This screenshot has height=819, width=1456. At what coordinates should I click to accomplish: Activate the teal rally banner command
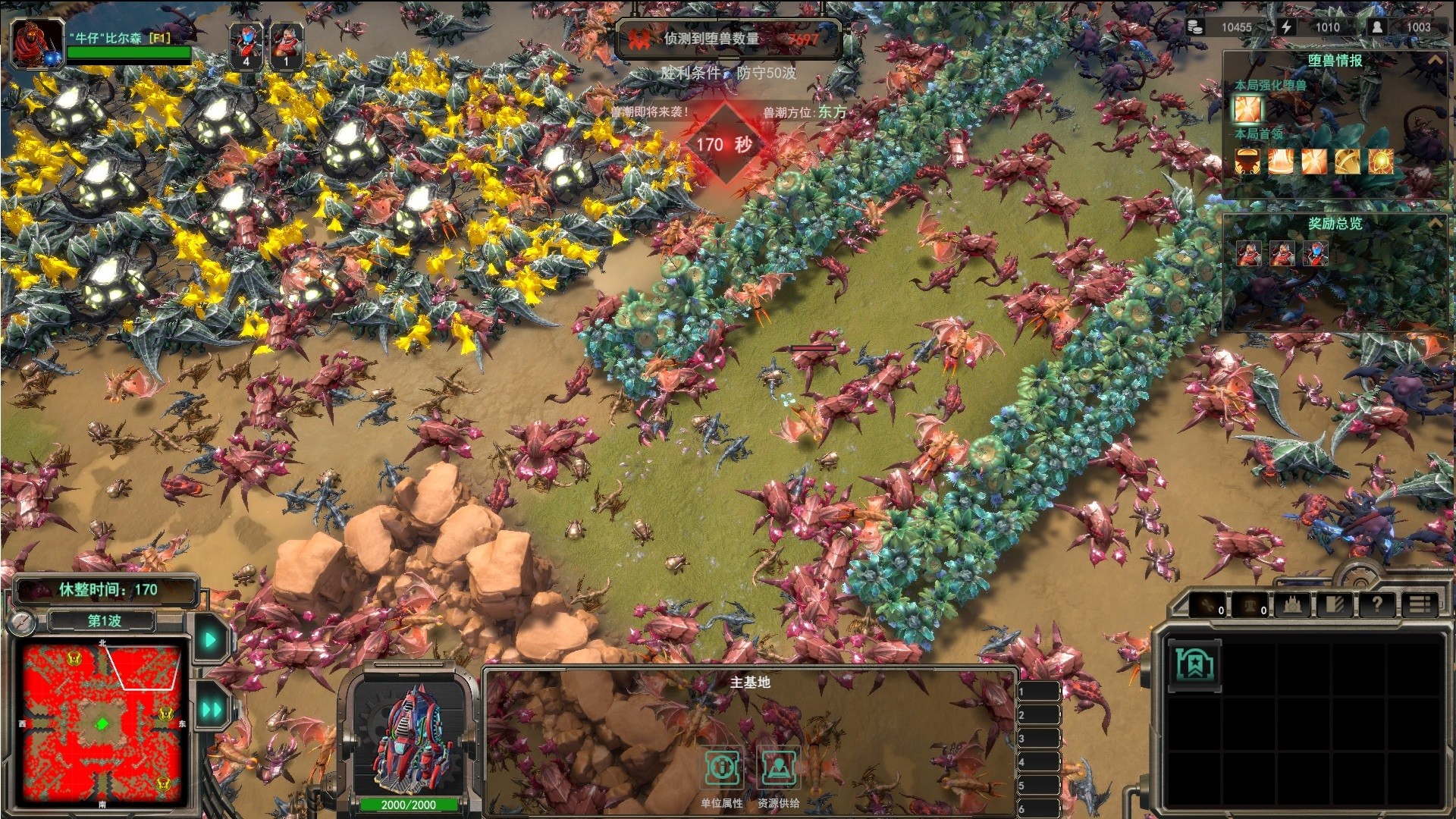pyautogui.click(x=1194, y=665)
